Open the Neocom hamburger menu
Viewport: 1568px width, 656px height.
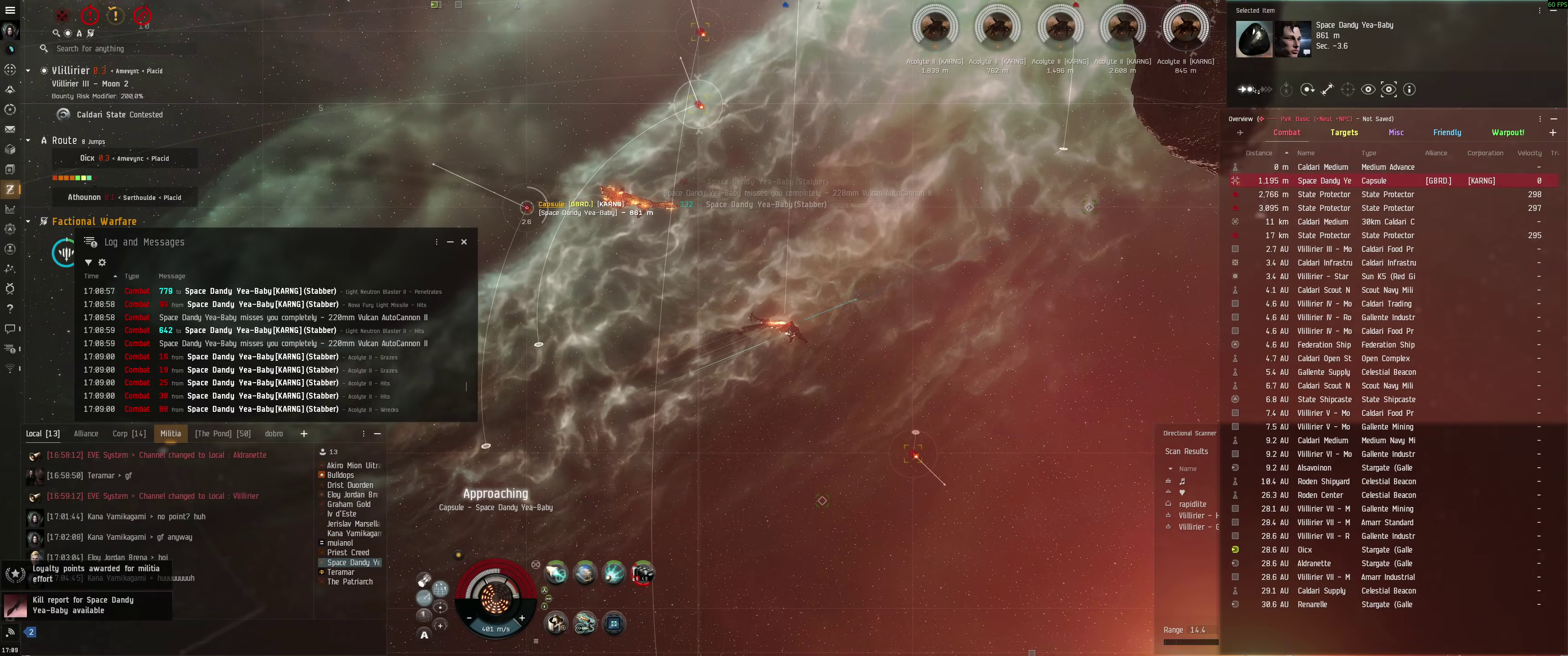tap(10, 10)
